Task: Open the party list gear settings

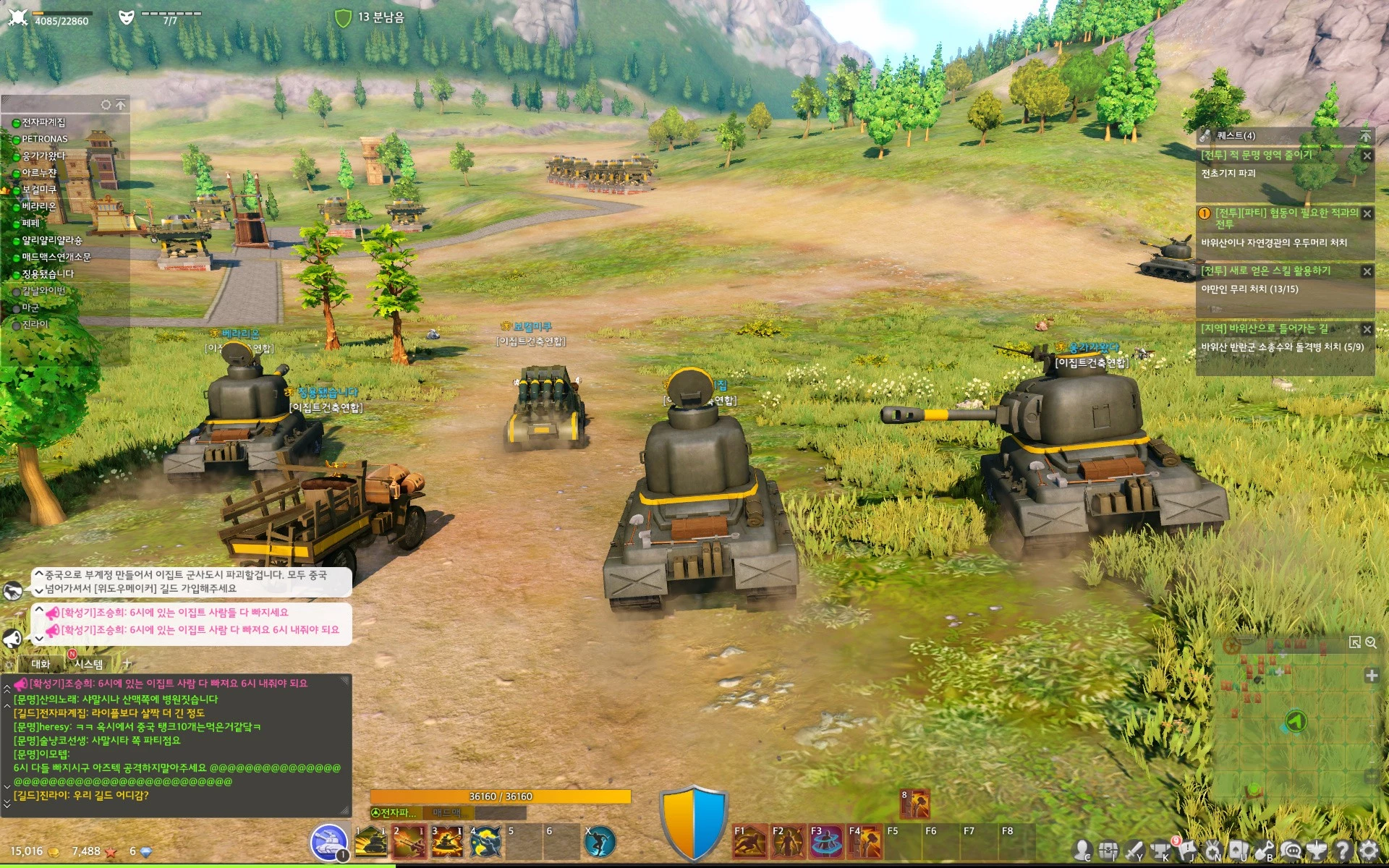Action: [x=106, y=105]
